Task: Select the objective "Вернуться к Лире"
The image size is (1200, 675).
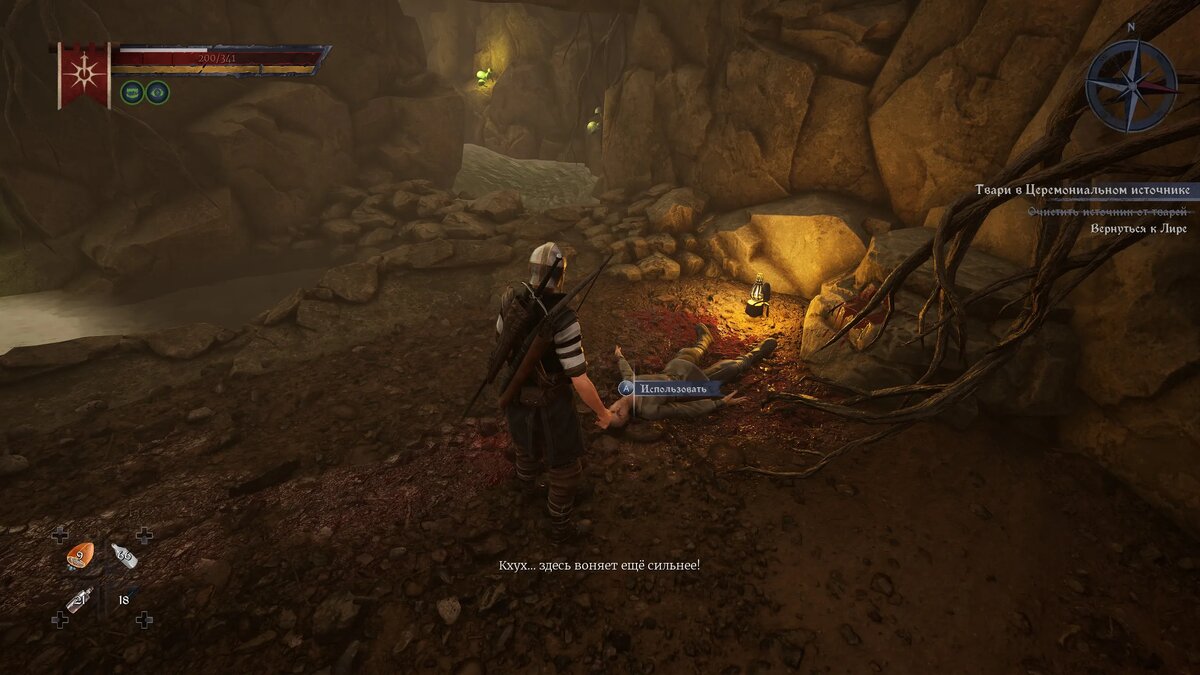Action: point(1139,228)
